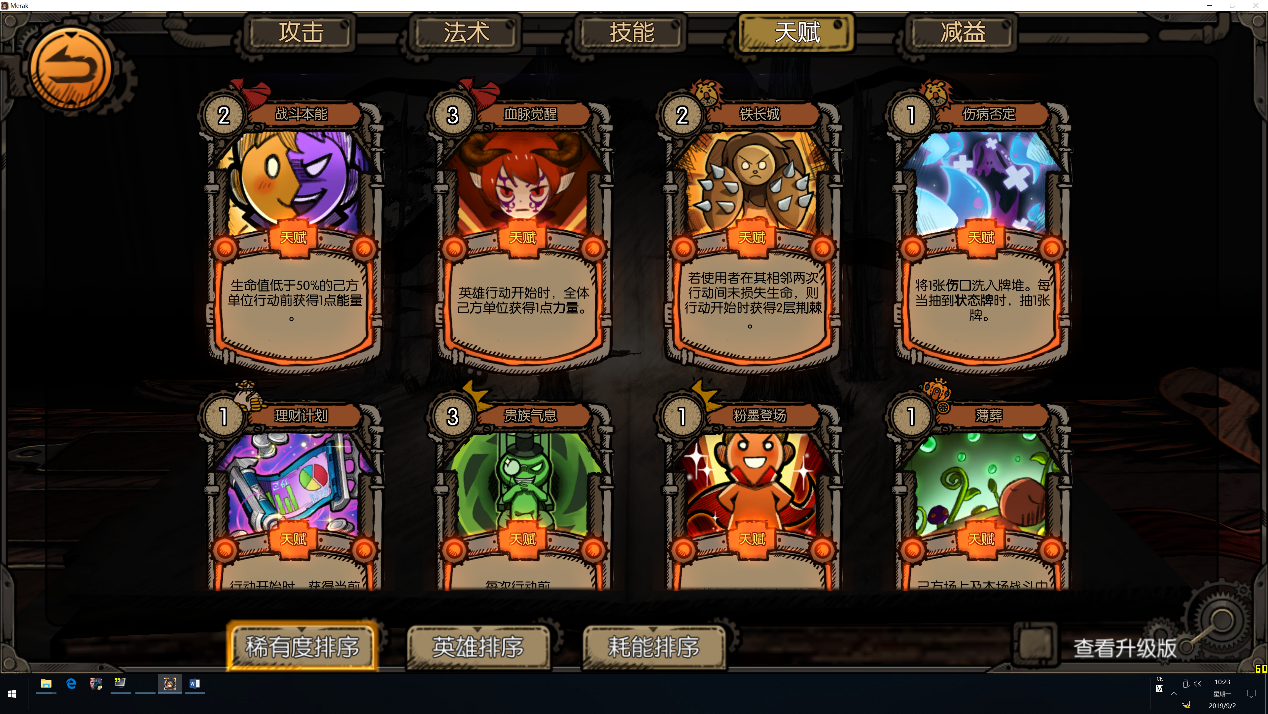Select the 战斗本能 card
The height and width of the screenshot is (714, 1268).
point(295,230)
